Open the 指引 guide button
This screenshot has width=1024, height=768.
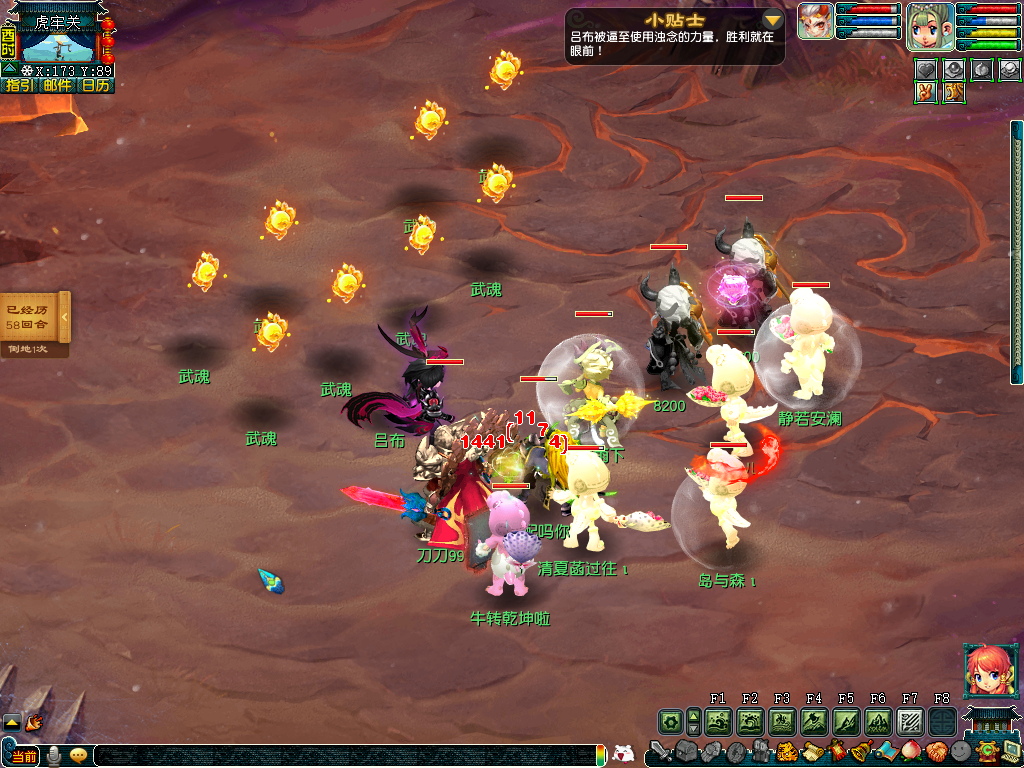pos(19,86)
